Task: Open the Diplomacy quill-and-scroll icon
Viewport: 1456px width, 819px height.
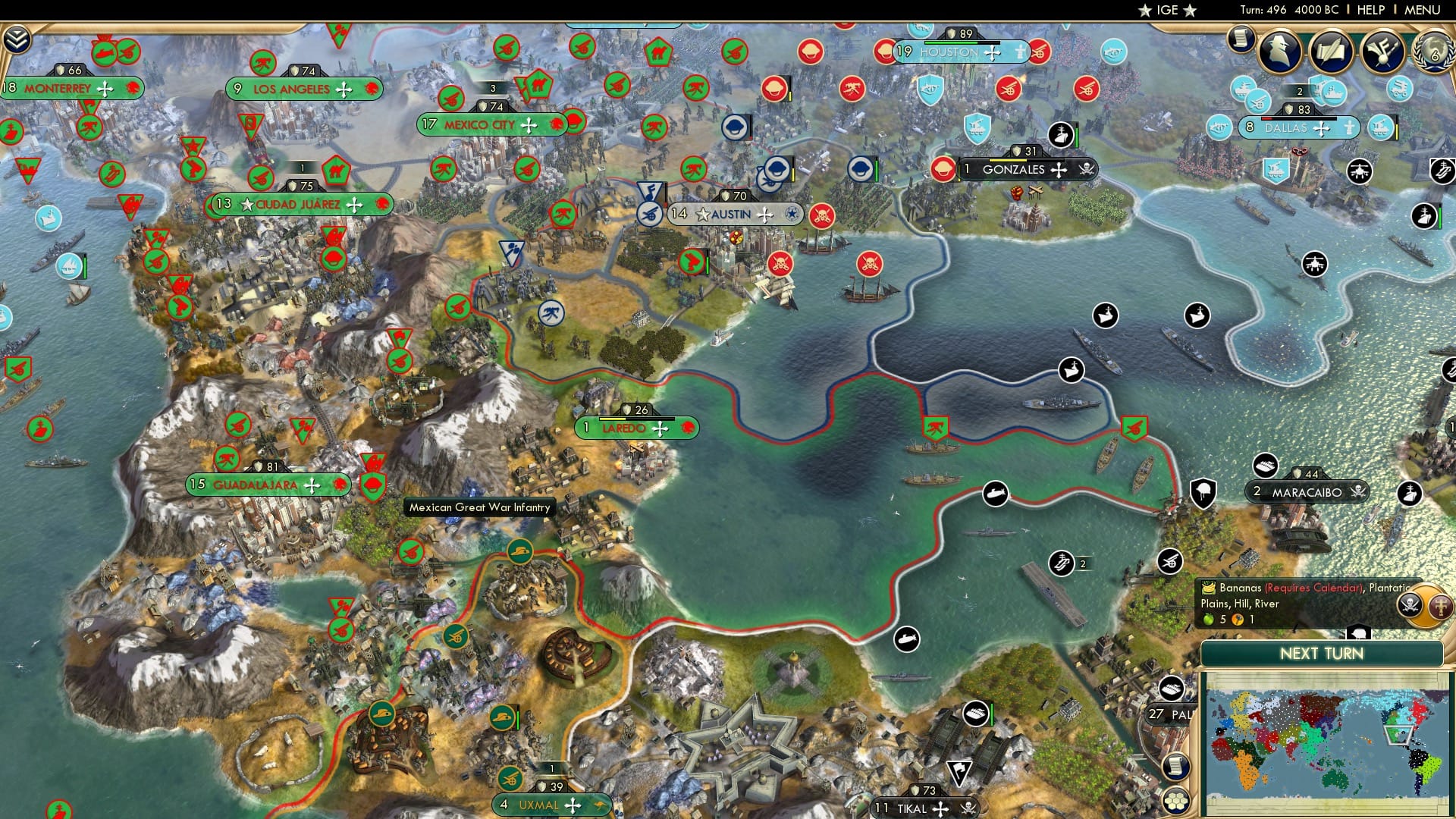Action: 1332,50
